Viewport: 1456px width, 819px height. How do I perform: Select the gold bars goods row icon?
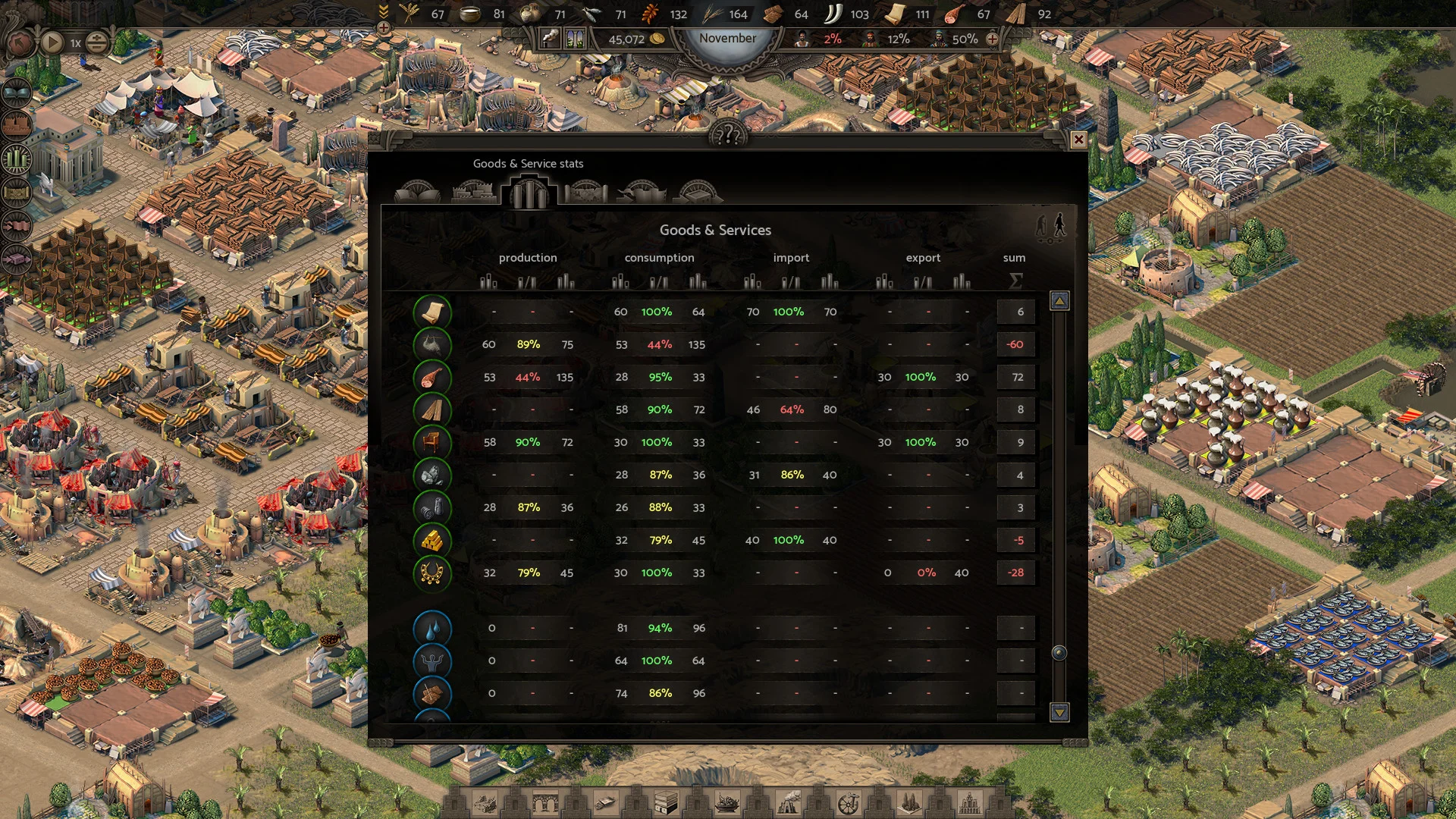coord(432,541)
